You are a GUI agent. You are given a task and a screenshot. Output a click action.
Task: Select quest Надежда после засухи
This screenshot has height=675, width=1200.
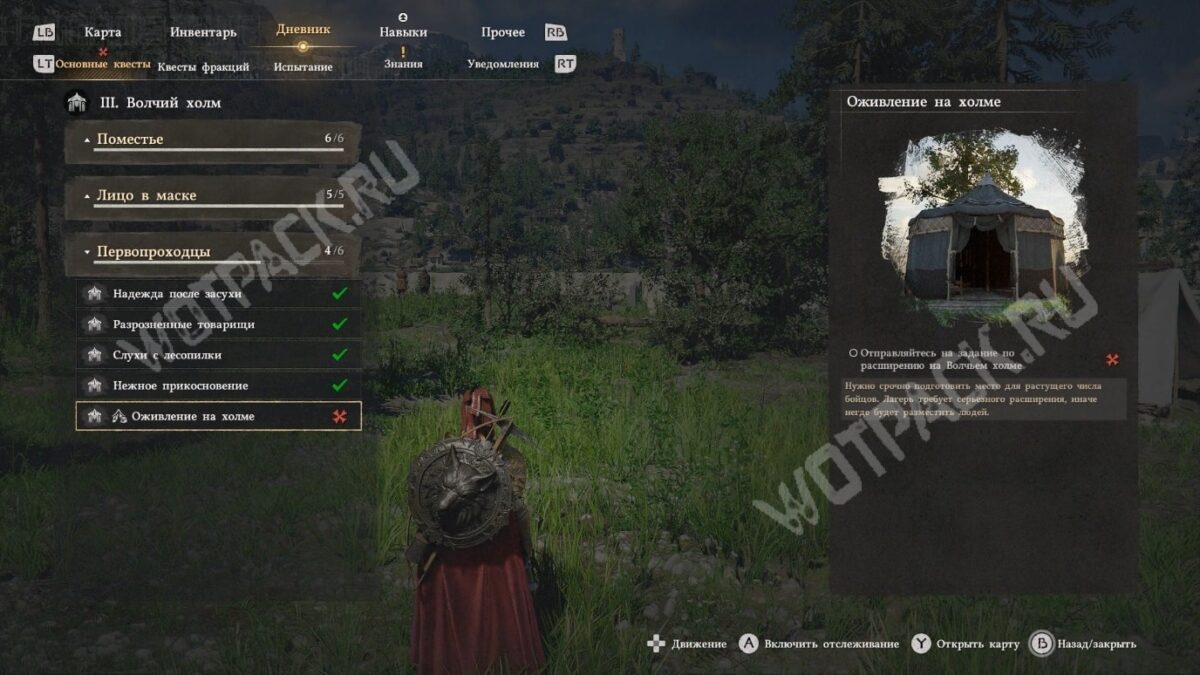click(218, 294)
